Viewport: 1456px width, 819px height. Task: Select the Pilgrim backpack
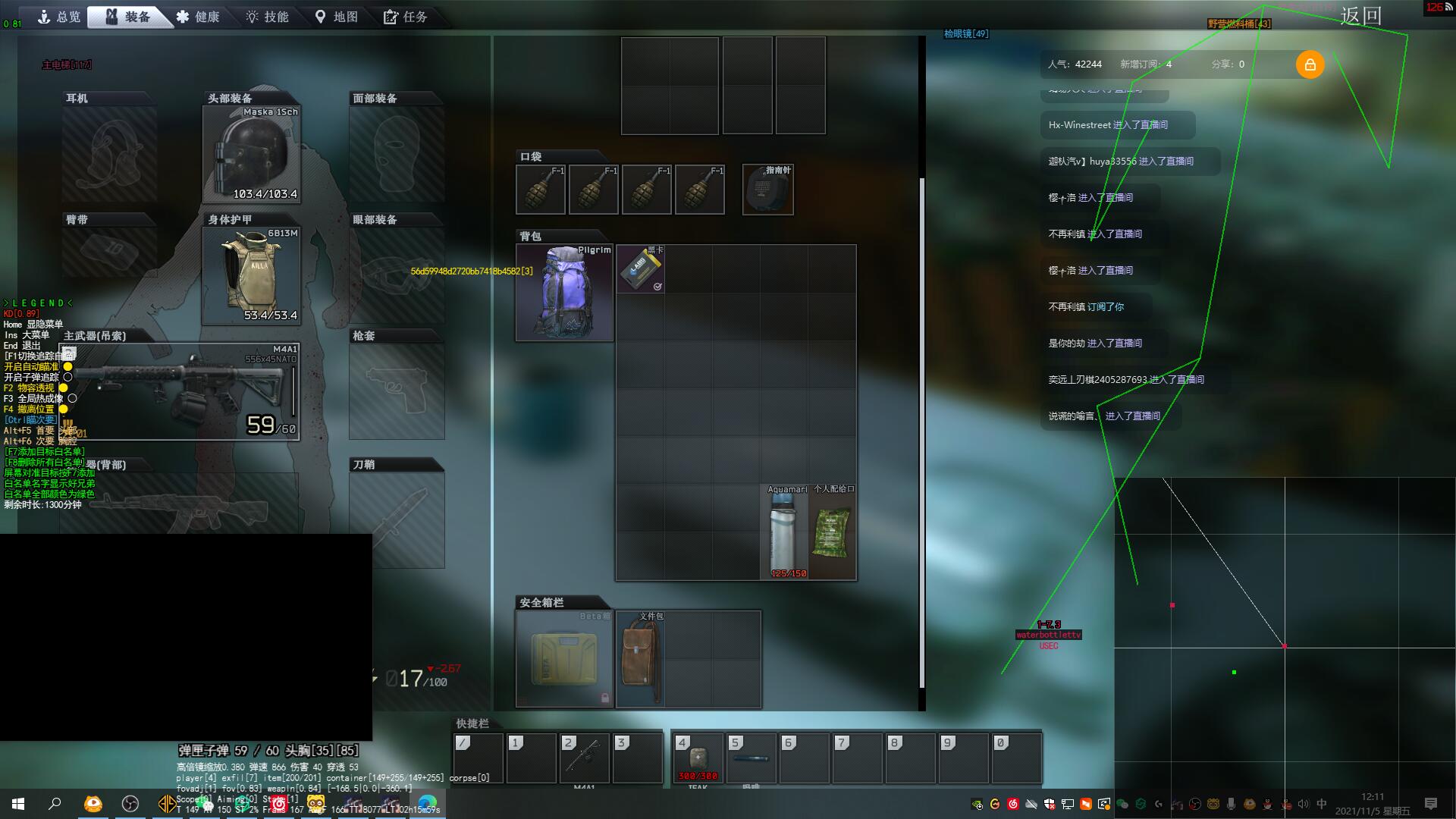click(564, 293)
